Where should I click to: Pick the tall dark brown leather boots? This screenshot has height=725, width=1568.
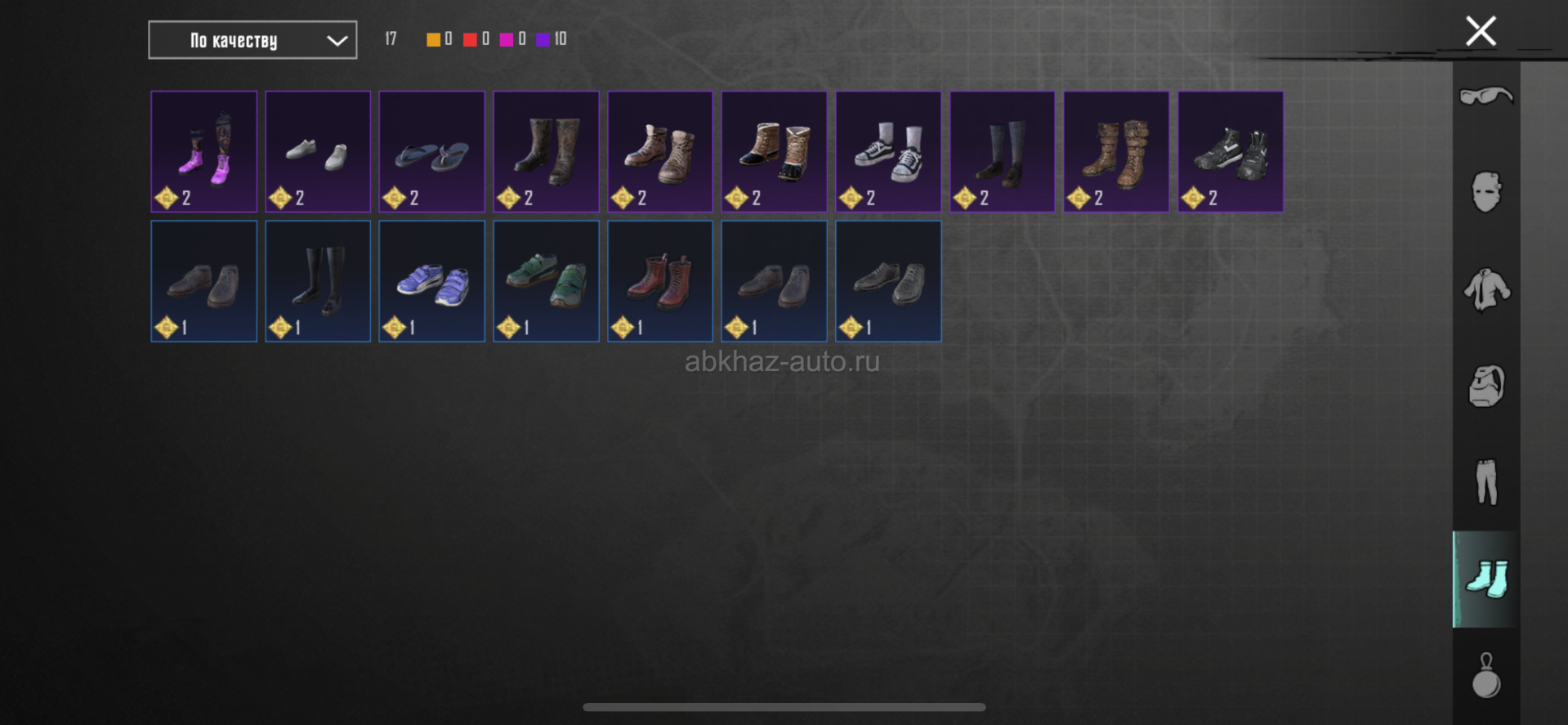click(546, 151)
